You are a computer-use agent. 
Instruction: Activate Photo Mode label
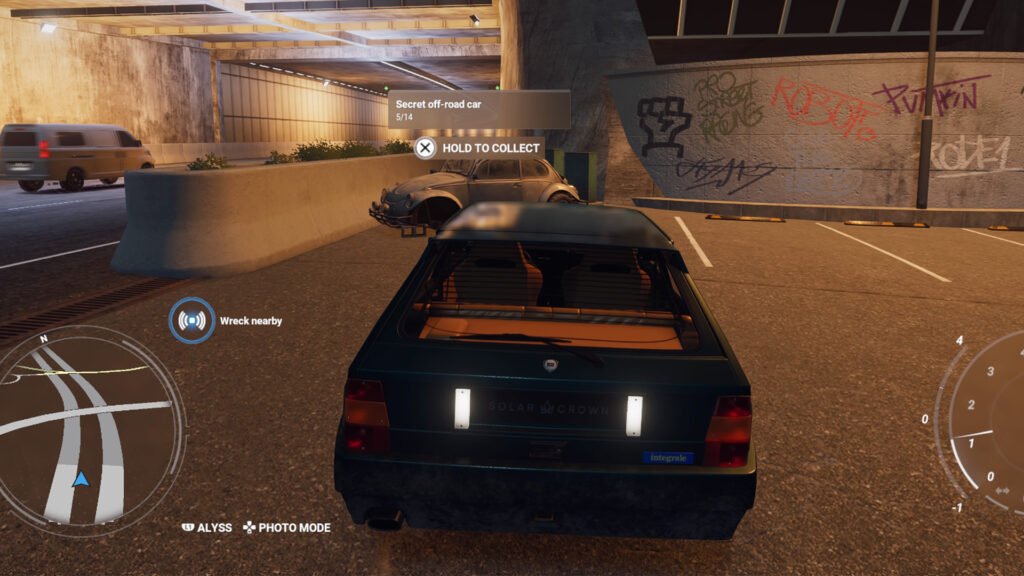pos(294,527)
